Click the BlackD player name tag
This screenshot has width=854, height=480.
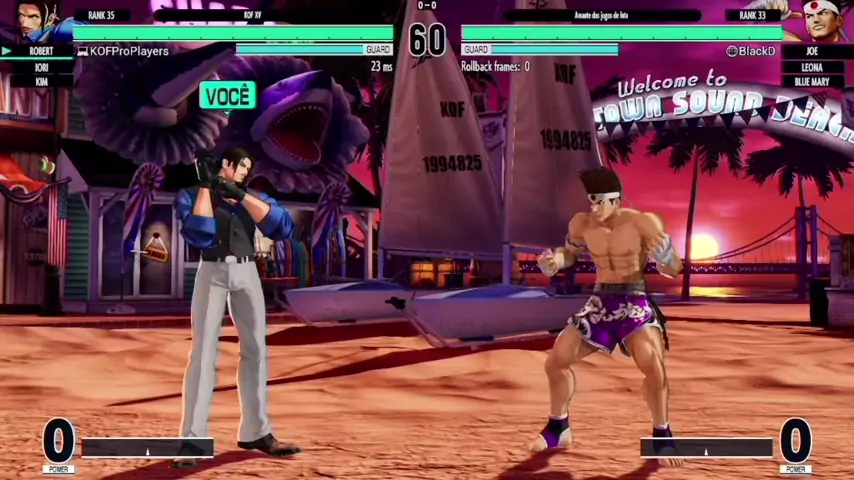(x=751, y=51)
